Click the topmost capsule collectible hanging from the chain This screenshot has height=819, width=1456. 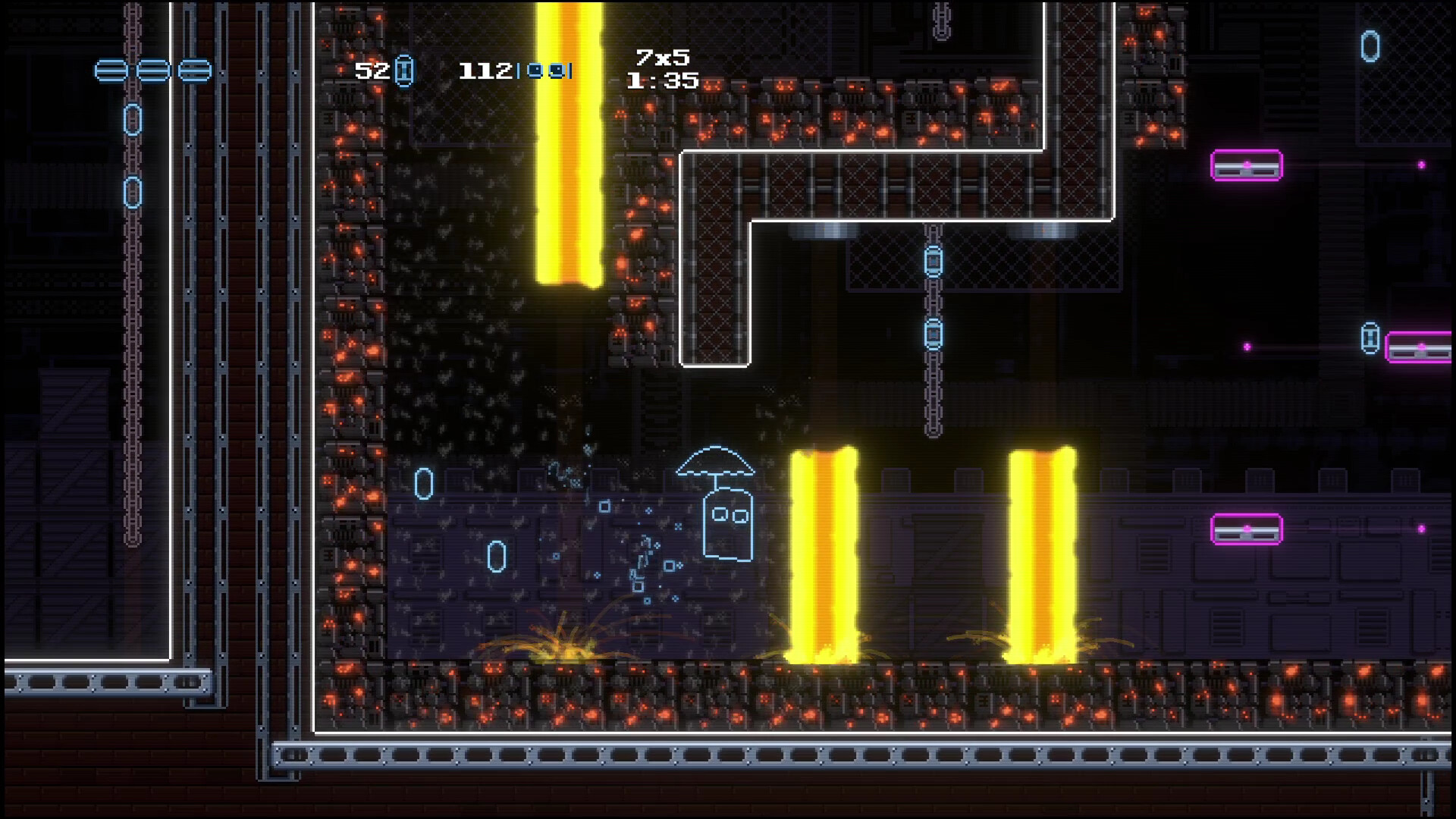(x=934, y=261)
